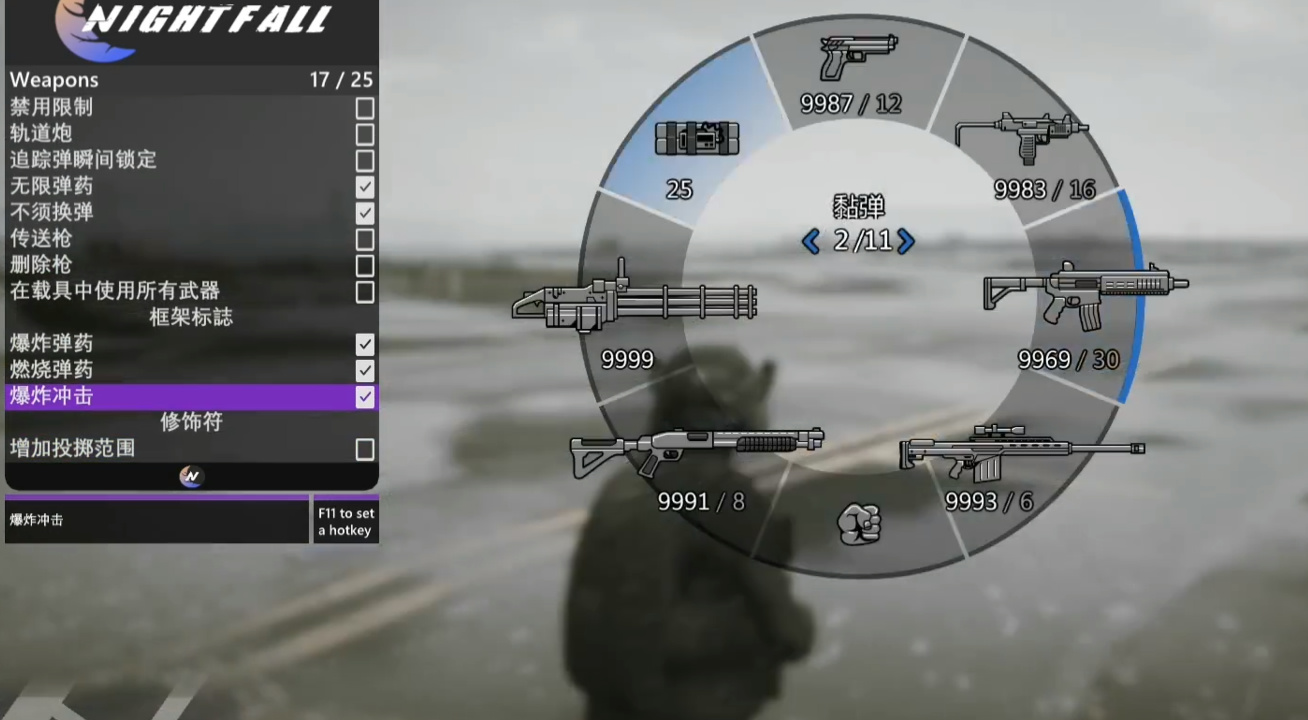This screenshot has height=720, width=1308.
Task: Uncheck the 燃烧弹药 option
Action: pos(364,370)
